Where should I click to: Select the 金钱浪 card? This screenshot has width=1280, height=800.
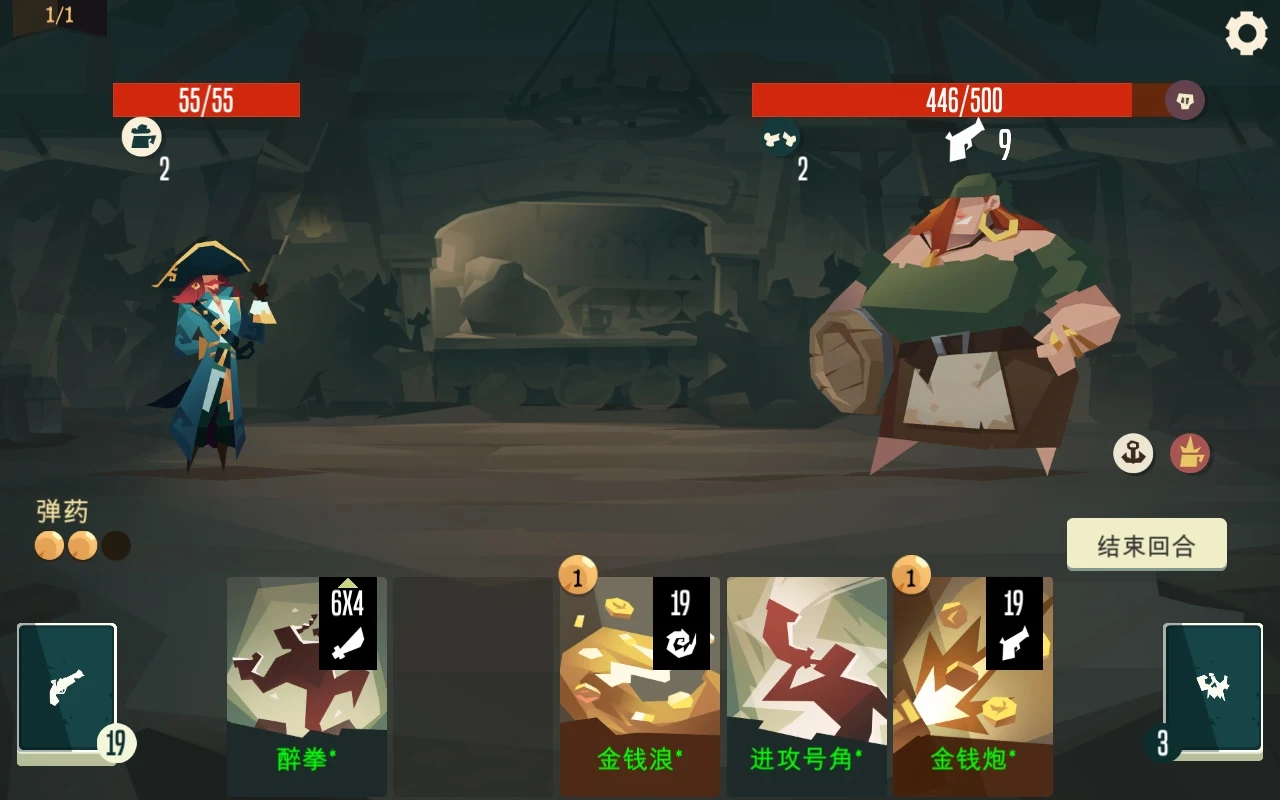point(639,686)
